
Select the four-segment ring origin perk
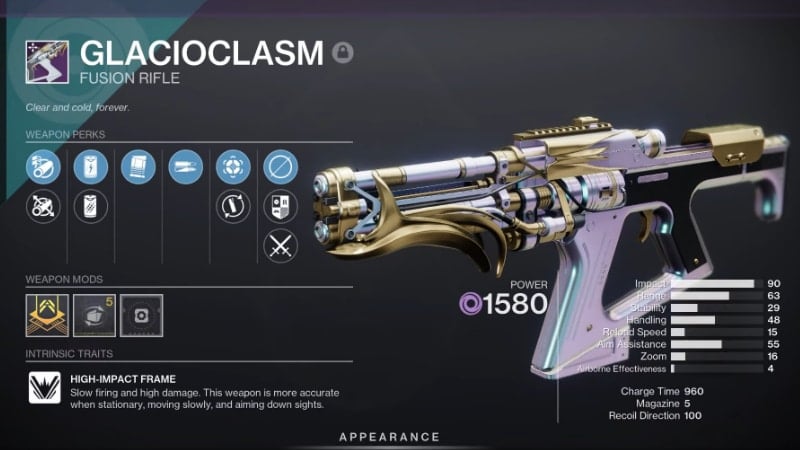click(x=233, y=166)
